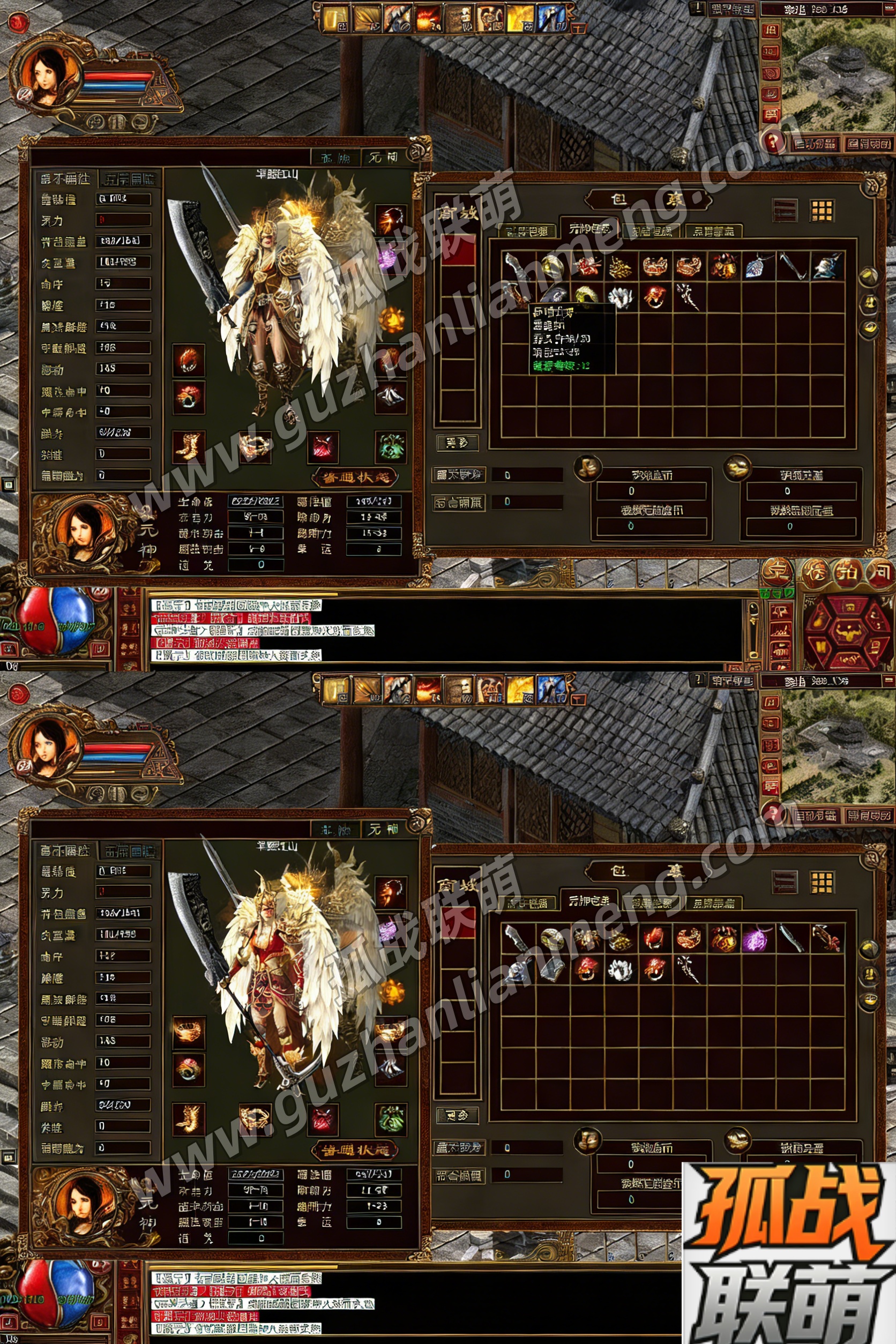
Task: Switch upper bag to grid view
Action: click(822, 210)
